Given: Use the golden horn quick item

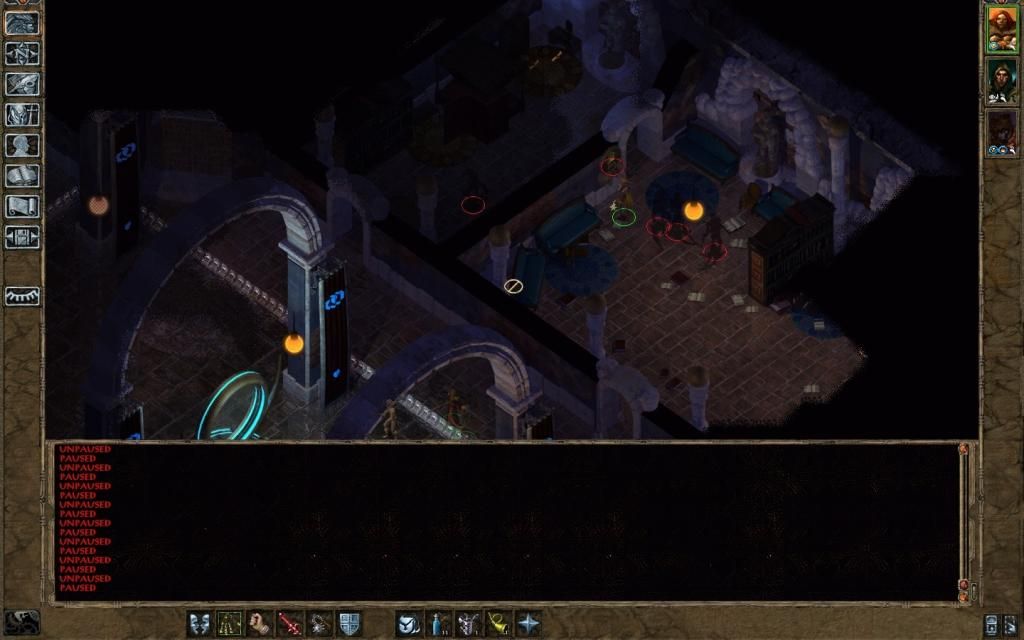Looking at the screenshot, I should click(498, 624).
